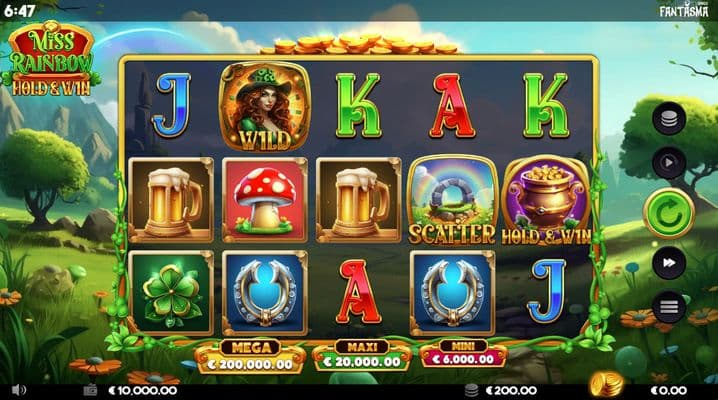Enable turbo spin with the fast-forward button

pos(668,263)
